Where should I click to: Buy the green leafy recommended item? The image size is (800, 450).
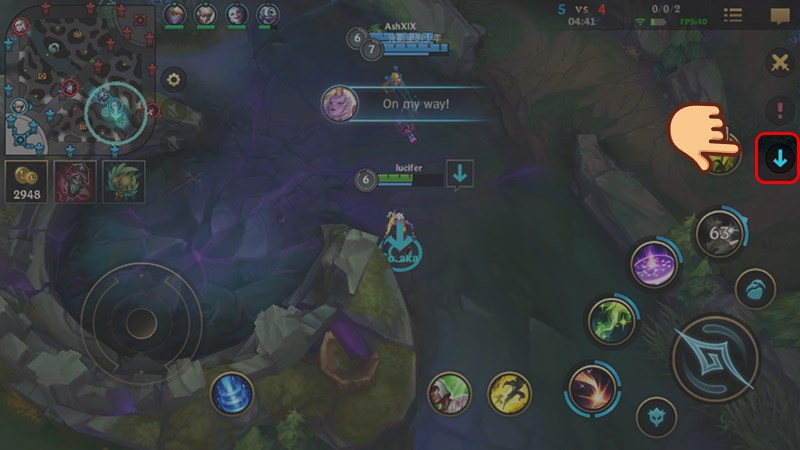point(125,181)
